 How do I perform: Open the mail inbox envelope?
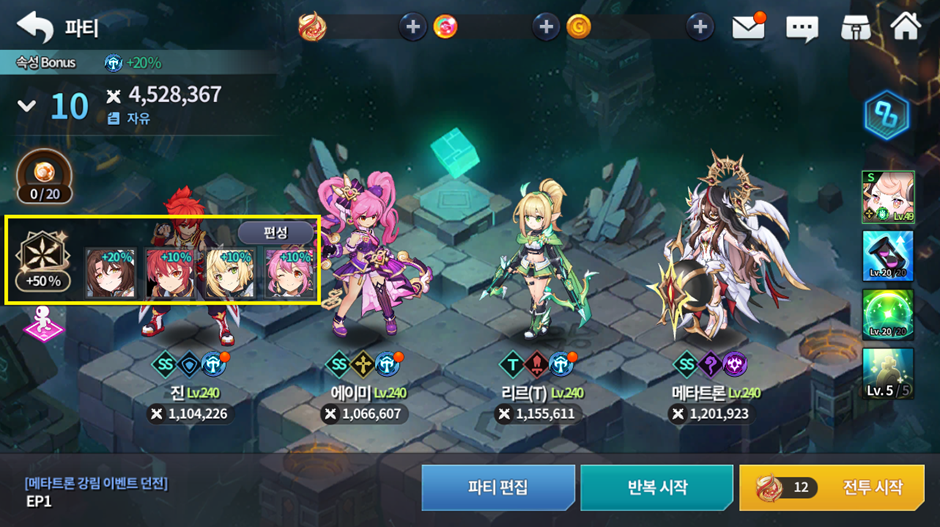(748, 27)
